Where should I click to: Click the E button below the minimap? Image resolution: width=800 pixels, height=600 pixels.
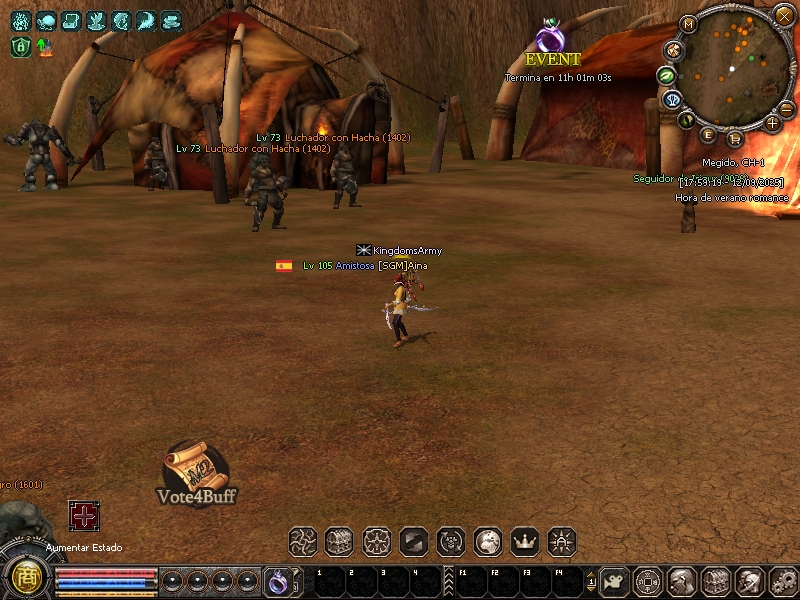coord(708,134)
